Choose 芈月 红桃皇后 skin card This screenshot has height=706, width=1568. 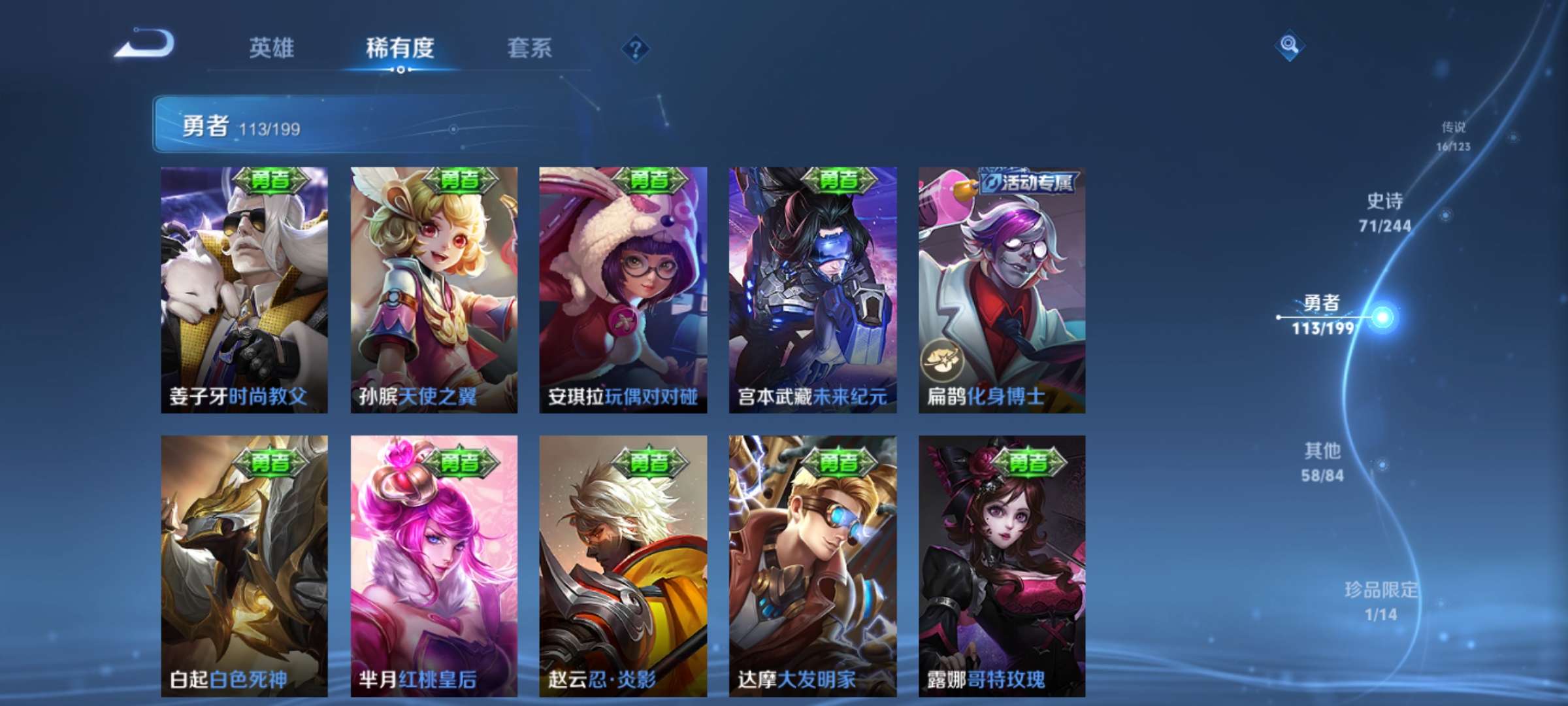point(434,565)
